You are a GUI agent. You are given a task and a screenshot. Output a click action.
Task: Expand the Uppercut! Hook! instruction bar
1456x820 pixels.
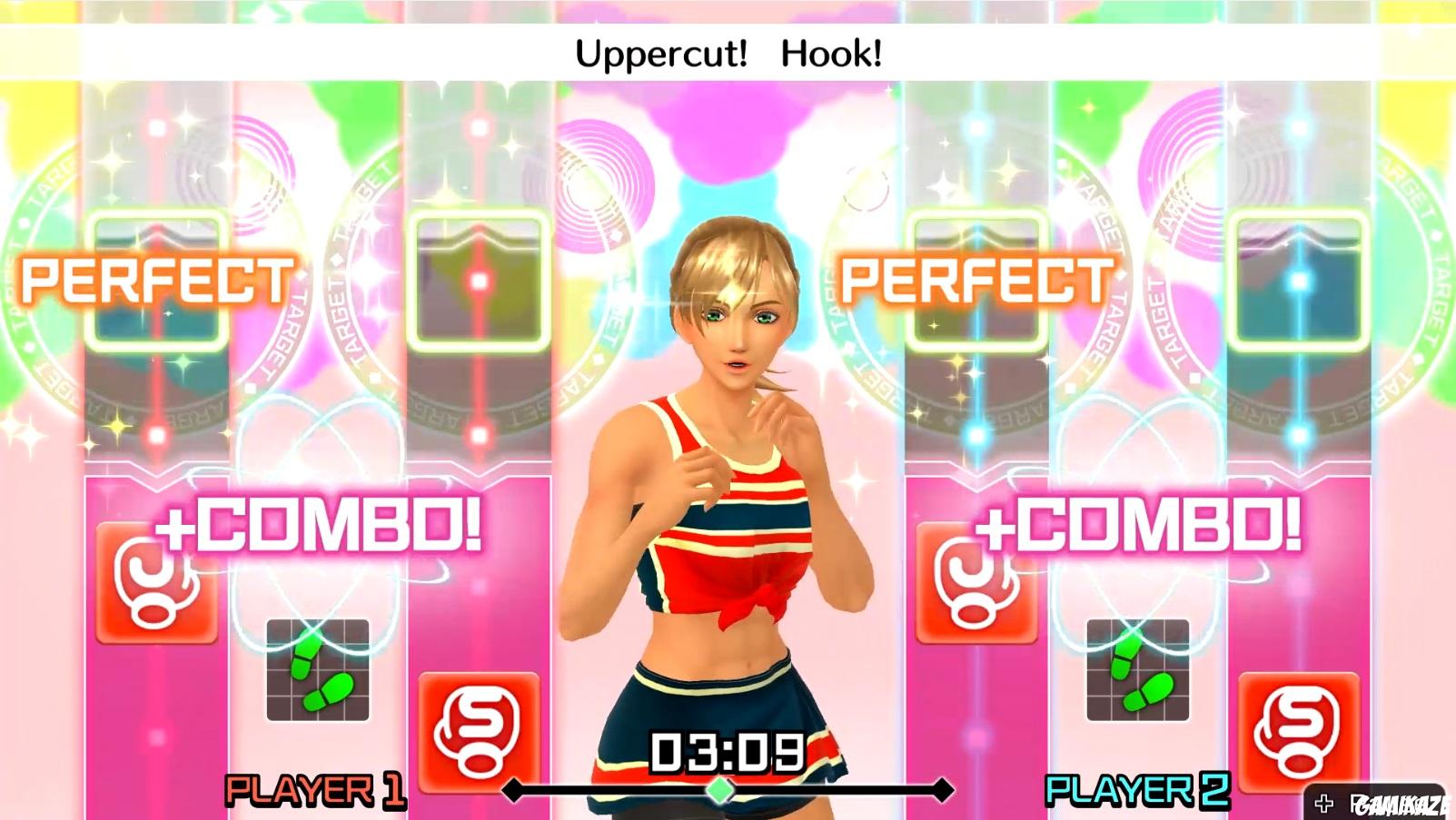pos(727,53)
